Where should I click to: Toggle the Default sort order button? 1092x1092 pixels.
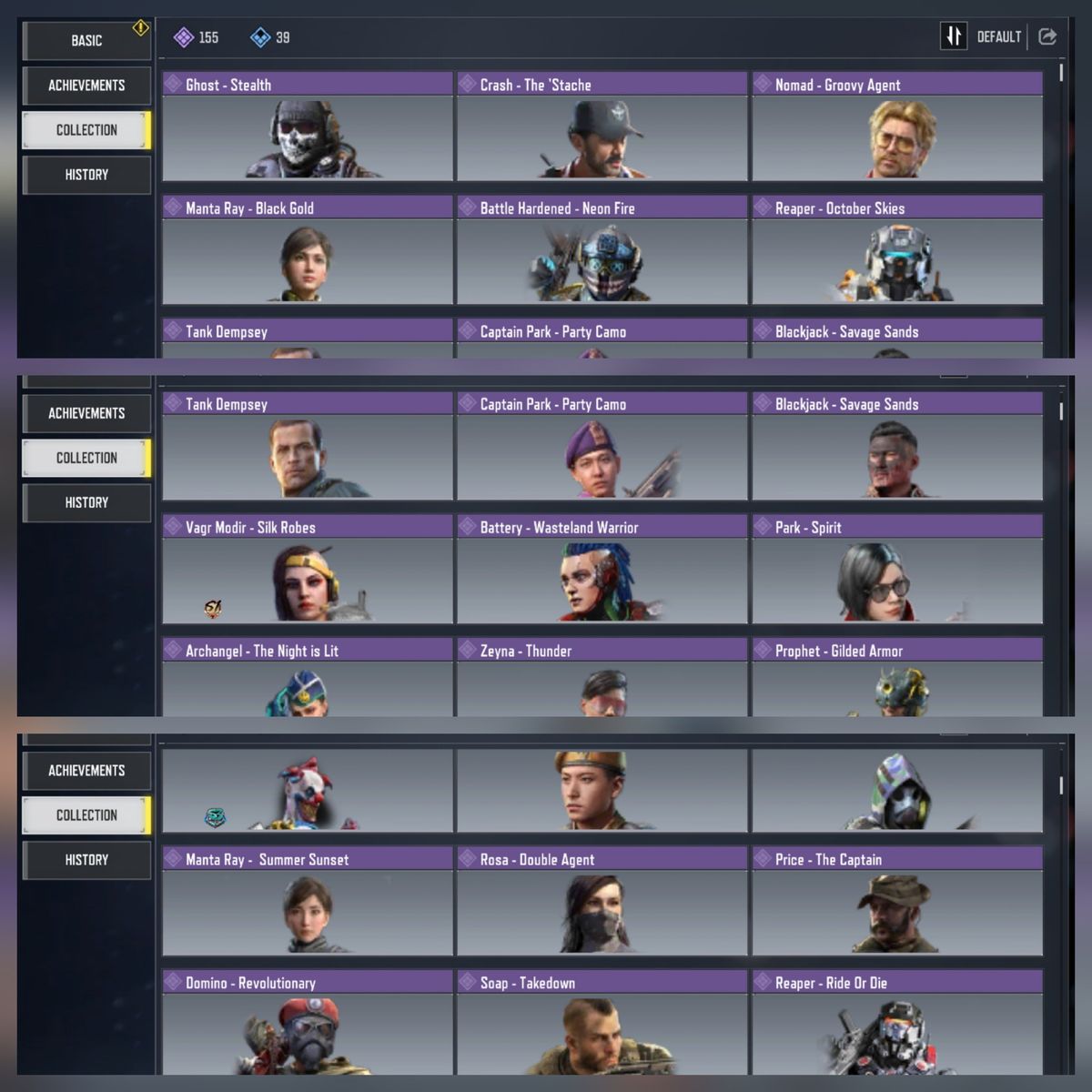click(953, 36)
